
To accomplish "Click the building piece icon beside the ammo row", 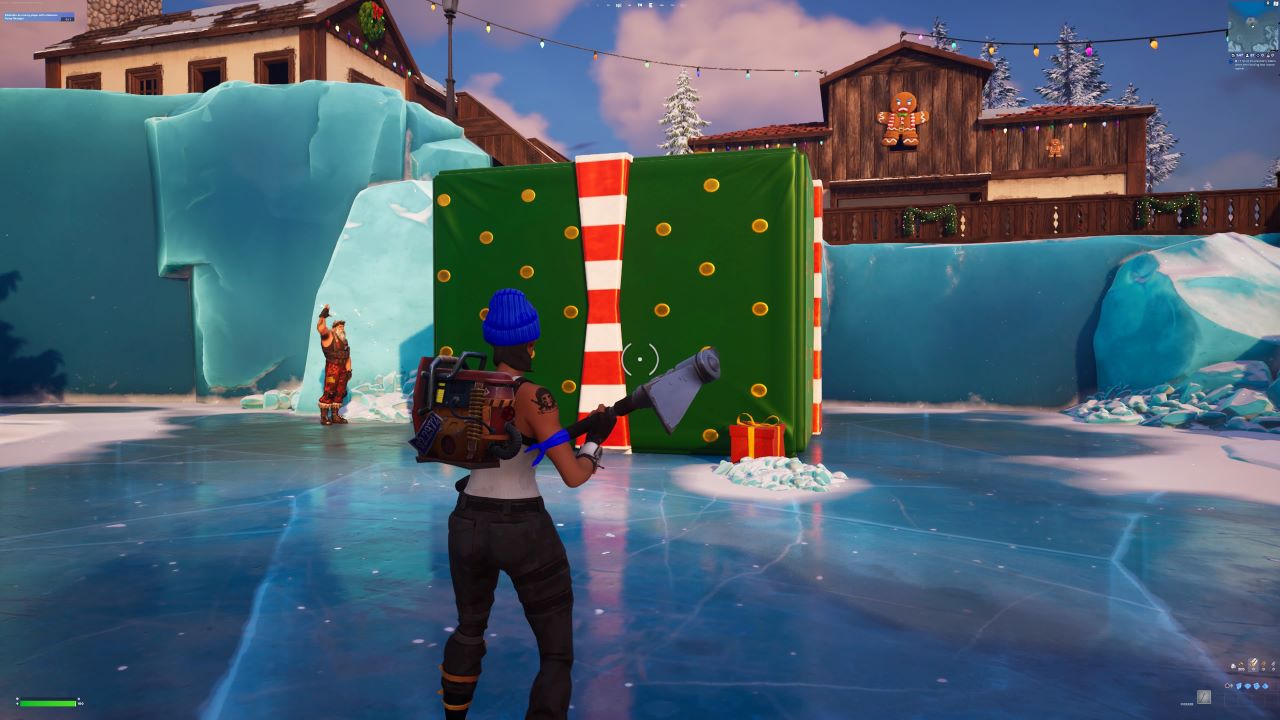I will click(1227, 686).
